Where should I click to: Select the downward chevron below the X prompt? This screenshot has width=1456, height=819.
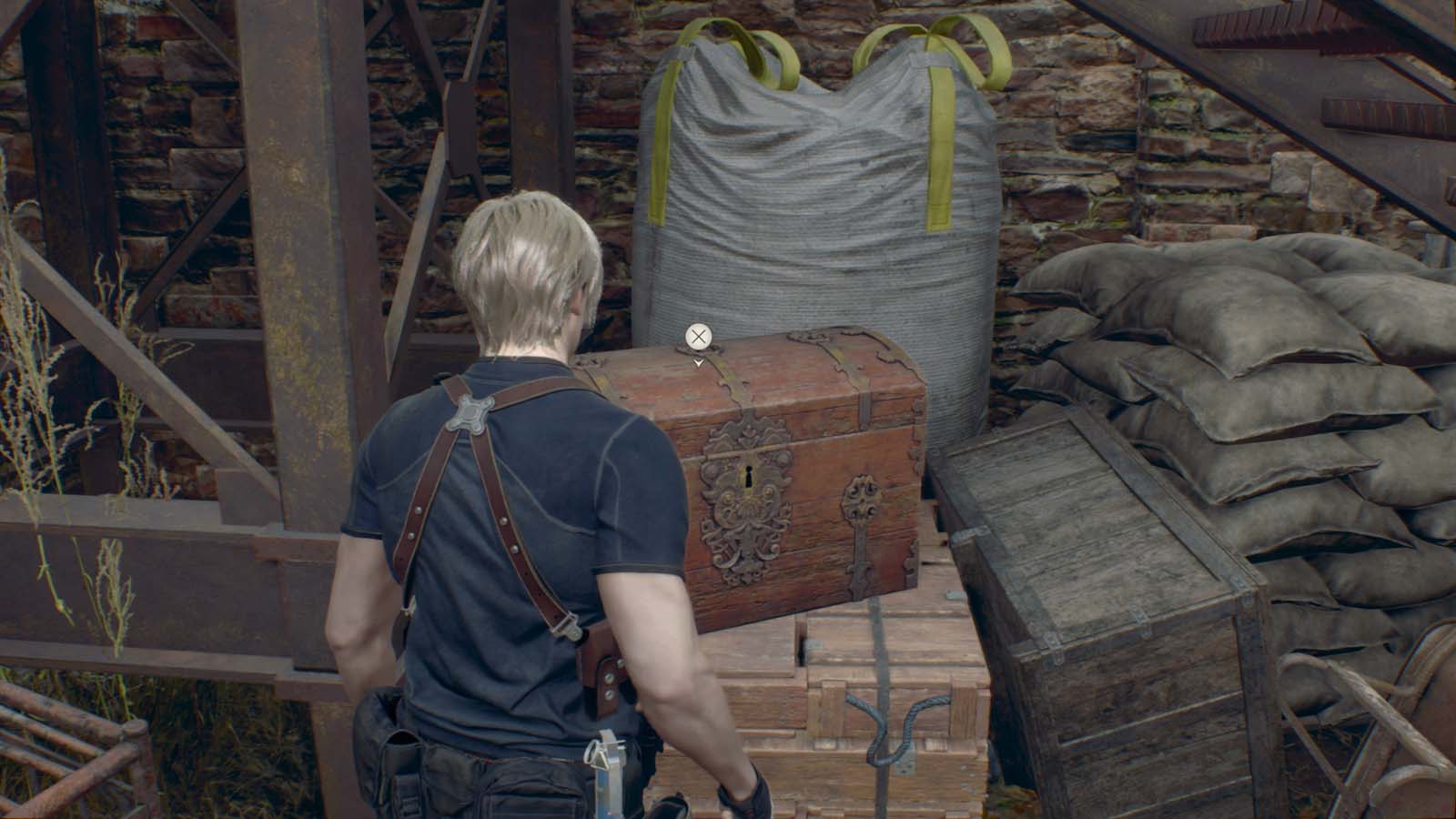tap(697, 360)
